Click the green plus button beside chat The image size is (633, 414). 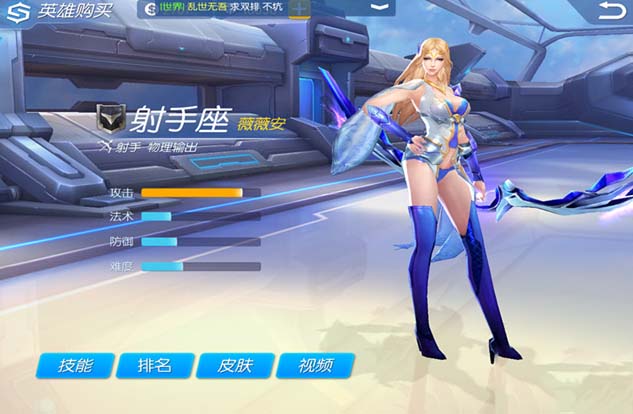click(299, 8)
